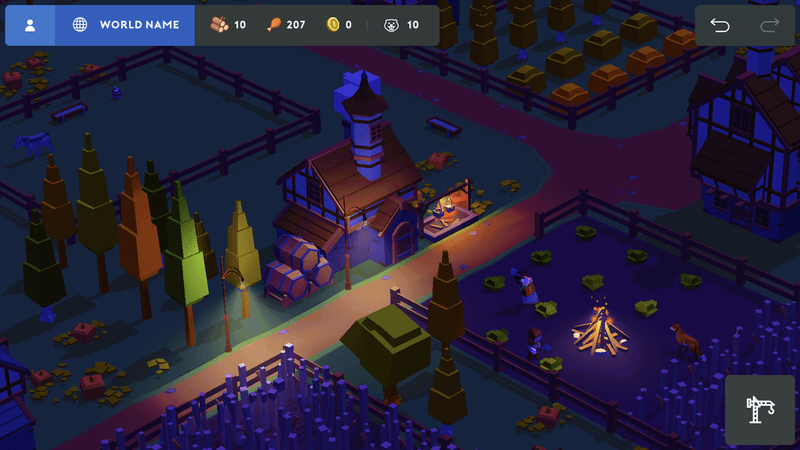Image resolution: width=800 pixels, height=450 pixels.
Task: Open the crane build menu
Action: [x=759, y=410]
